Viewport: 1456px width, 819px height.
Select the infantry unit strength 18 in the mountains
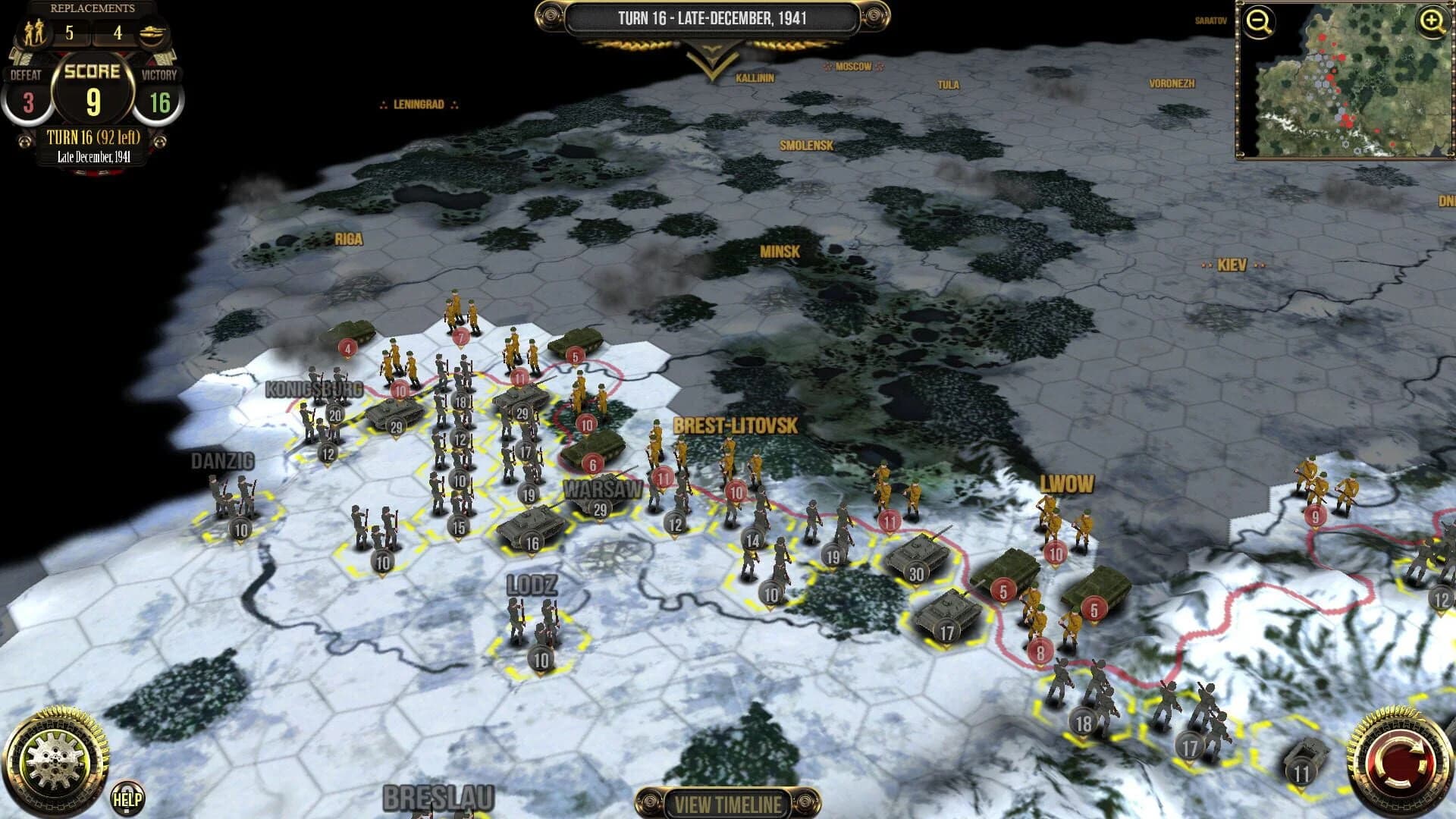(1084, 720)
